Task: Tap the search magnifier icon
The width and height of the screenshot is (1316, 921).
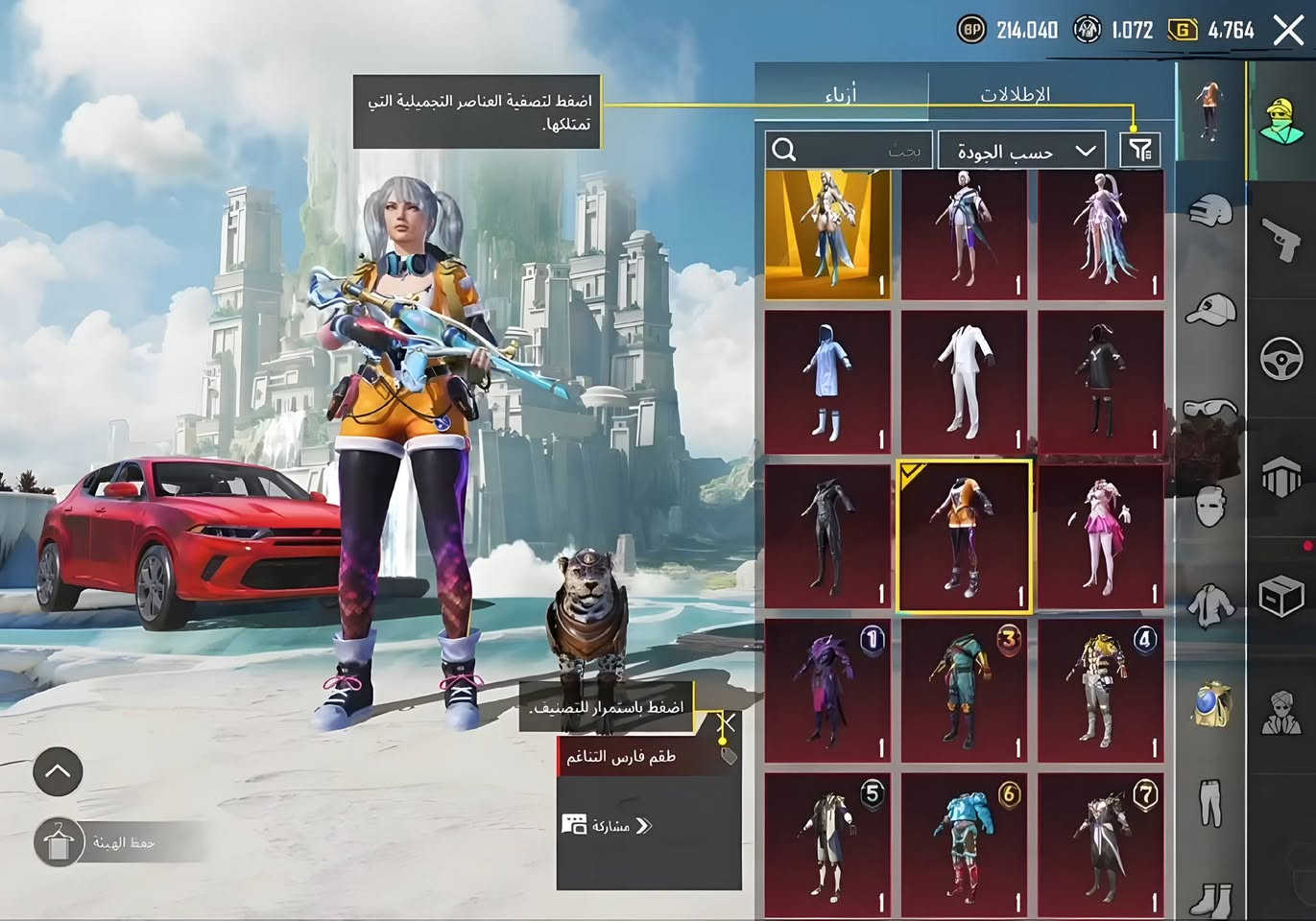Action: point(785,149)
